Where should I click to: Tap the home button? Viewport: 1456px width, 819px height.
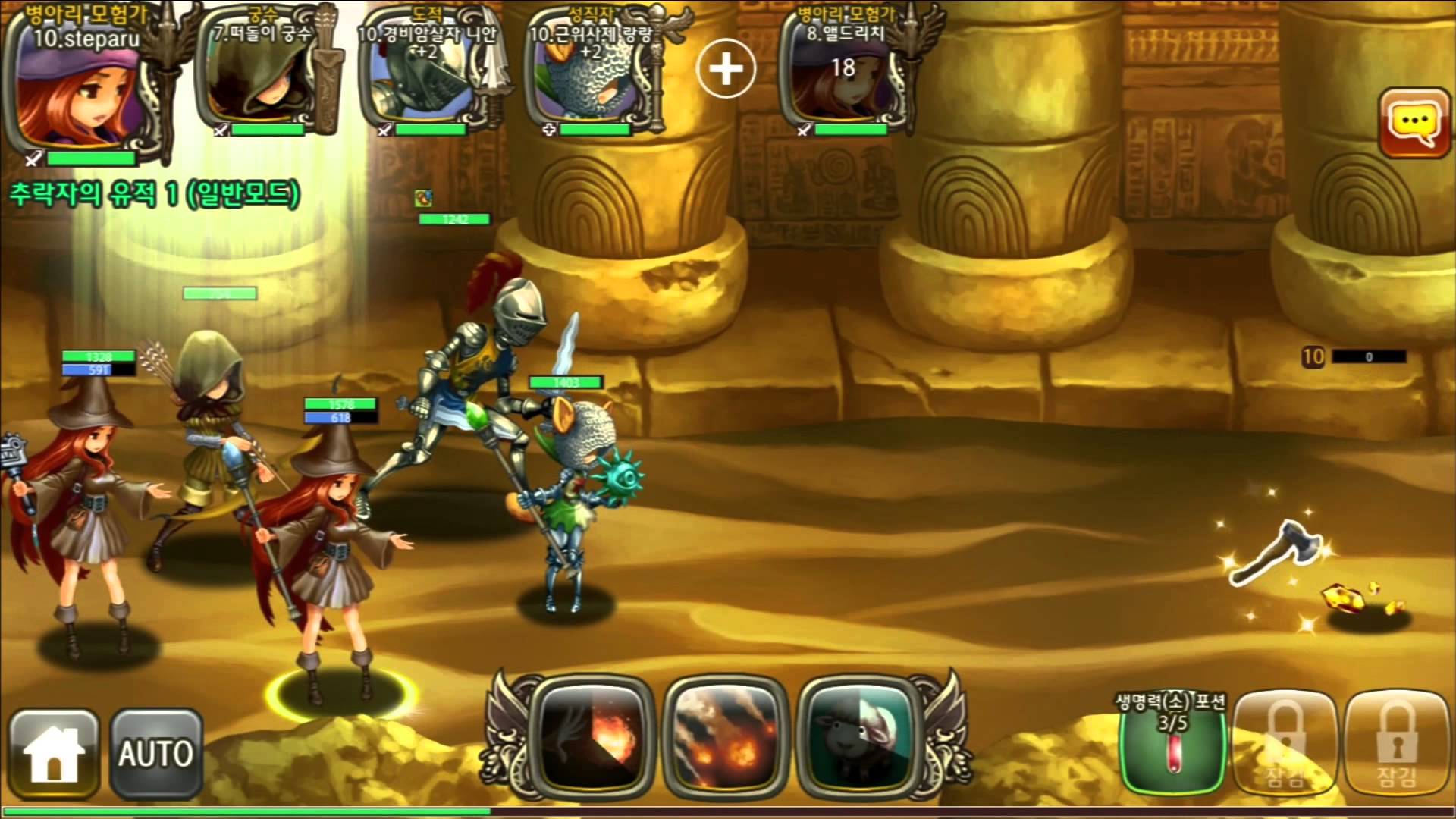(x=53, y=753)
